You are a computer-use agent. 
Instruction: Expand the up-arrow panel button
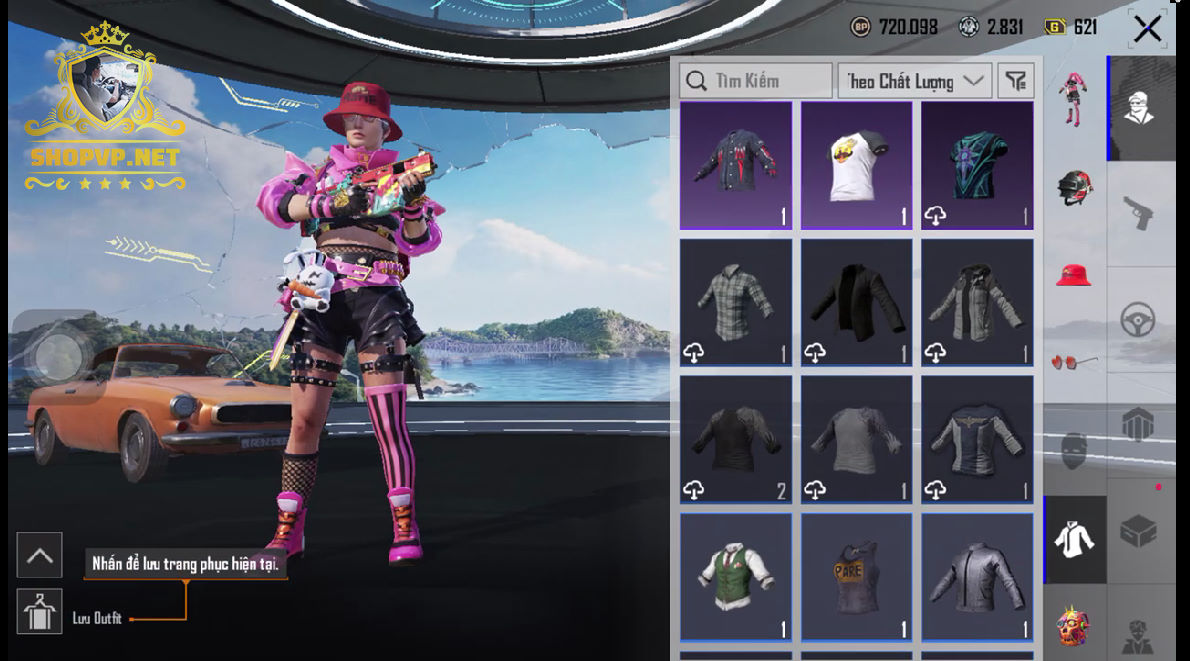pyautogui.click(x=40, y=555)
